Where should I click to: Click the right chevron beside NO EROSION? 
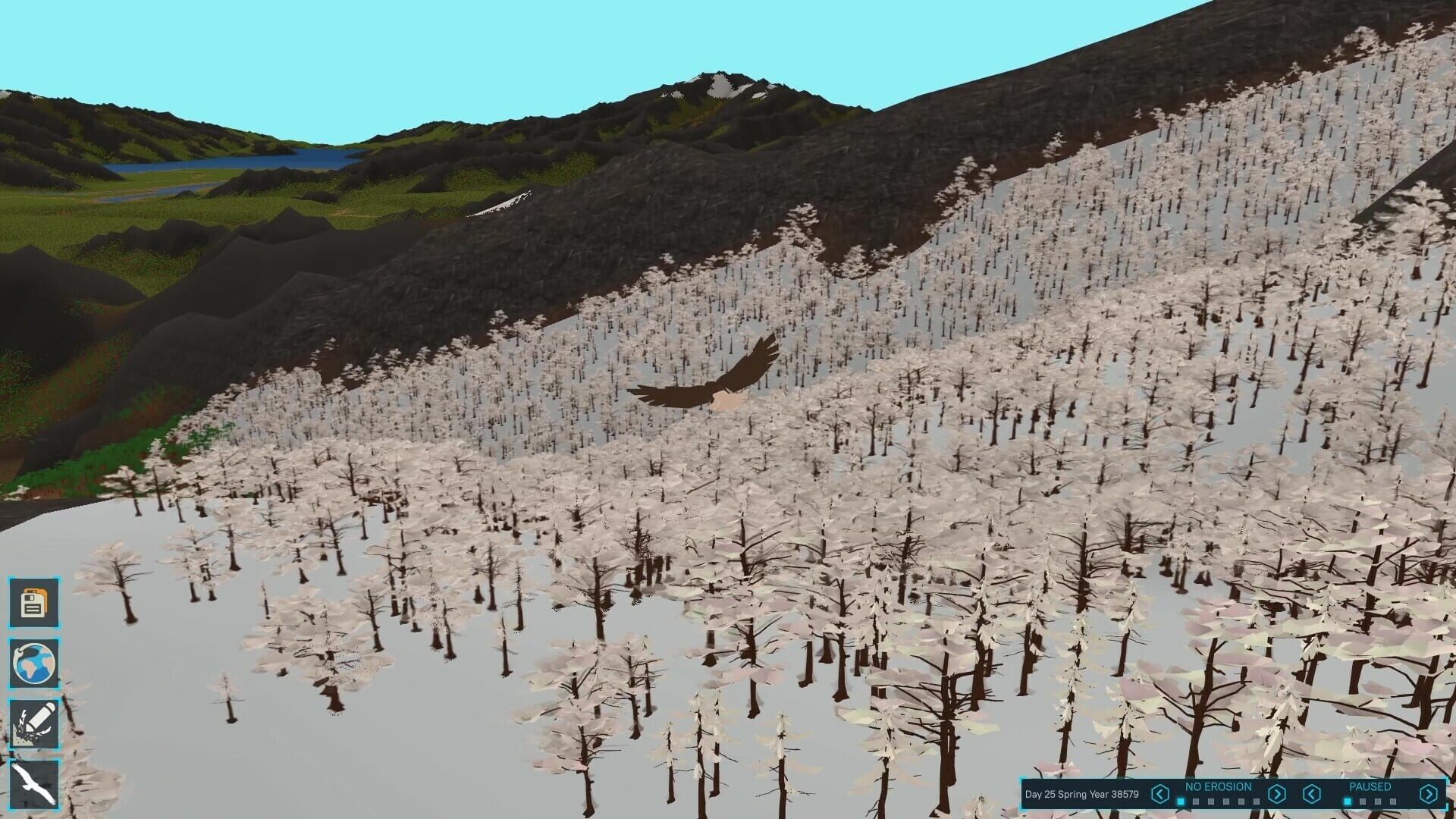(x=1277, y=794)
